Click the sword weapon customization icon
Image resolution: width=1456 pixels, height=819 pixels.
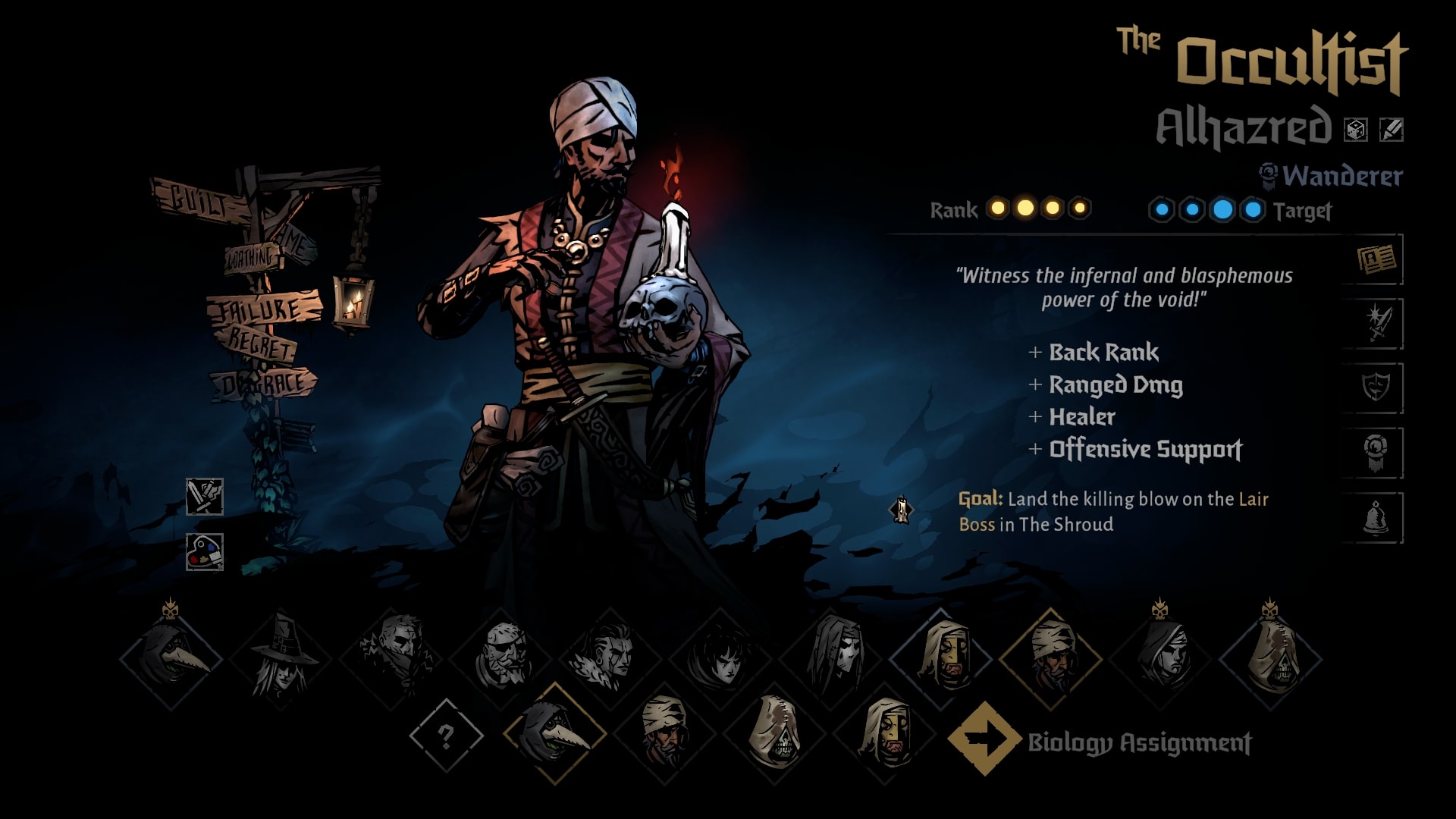point(205,497)
